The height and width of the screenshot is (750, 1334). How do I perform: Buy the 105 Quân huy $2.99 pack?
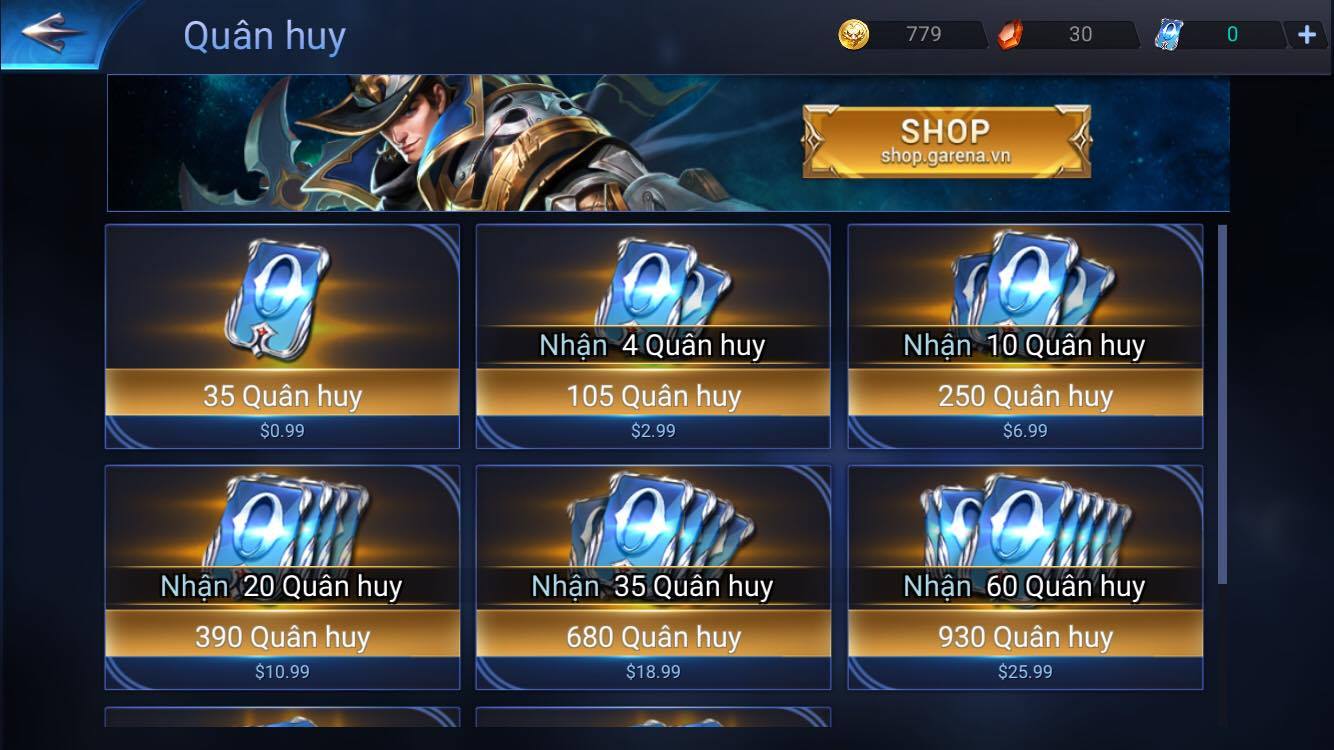click(652, 396)
